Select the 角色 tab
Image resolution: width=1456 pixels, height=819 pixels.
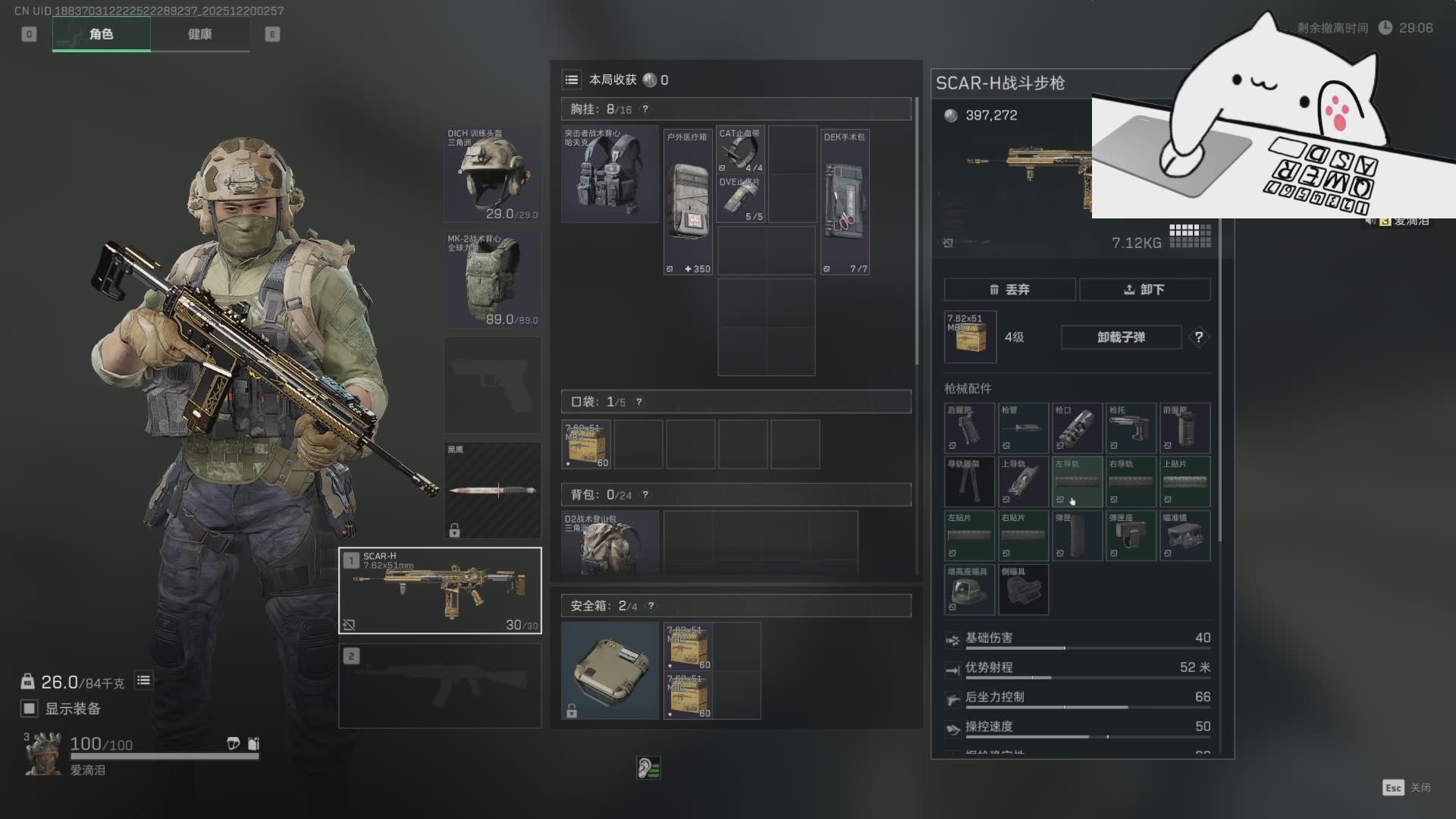[x=101, y=34]
